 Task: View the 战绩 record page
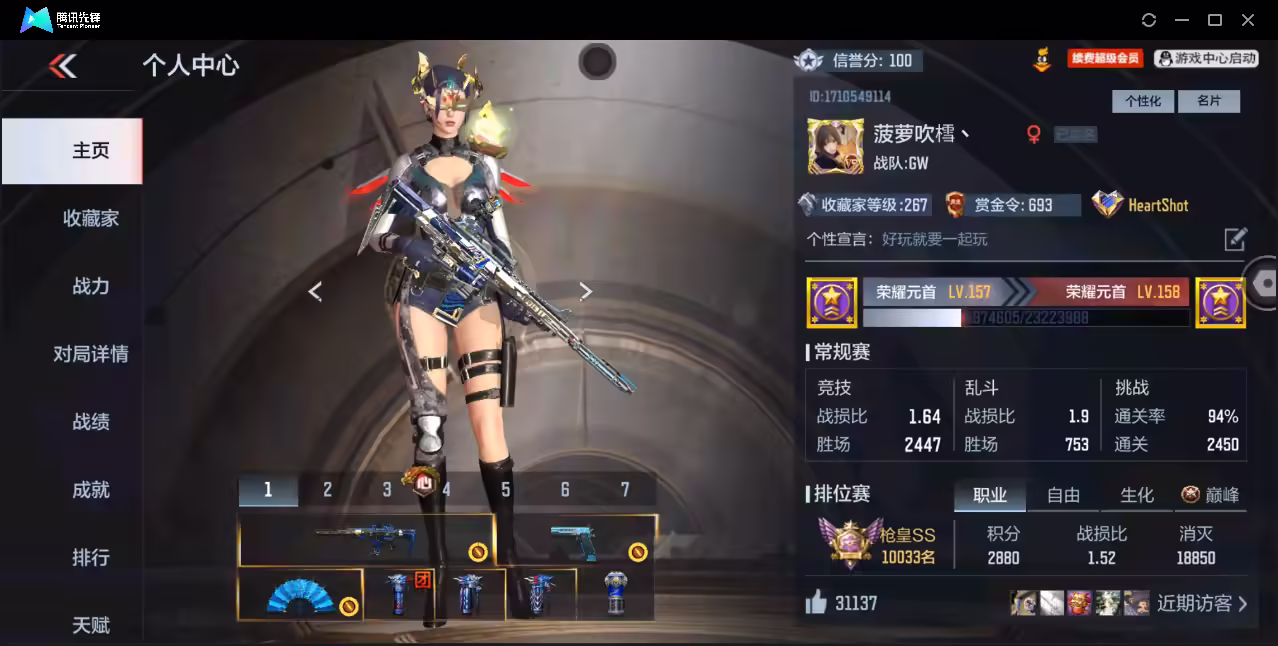(x=90, y=422)
